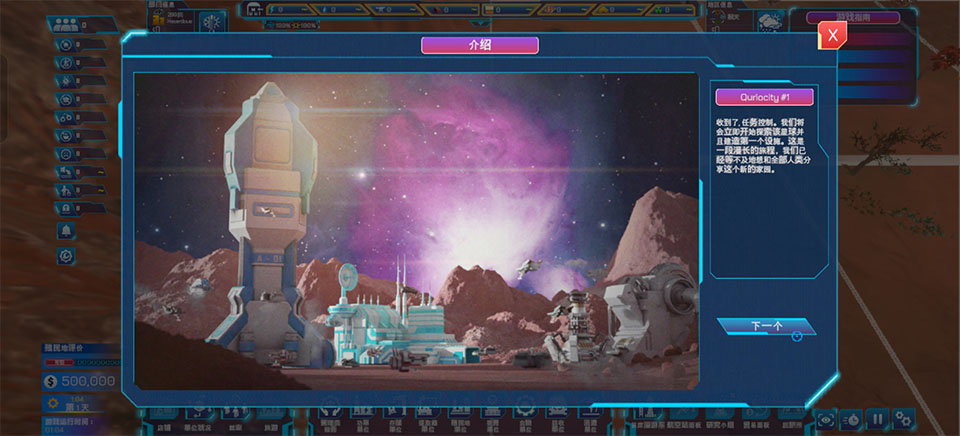Image resolution: width=960 pixels, height=436 pixels.
Task: Click the bell notification icon
Action: click(x=66, y=231)
